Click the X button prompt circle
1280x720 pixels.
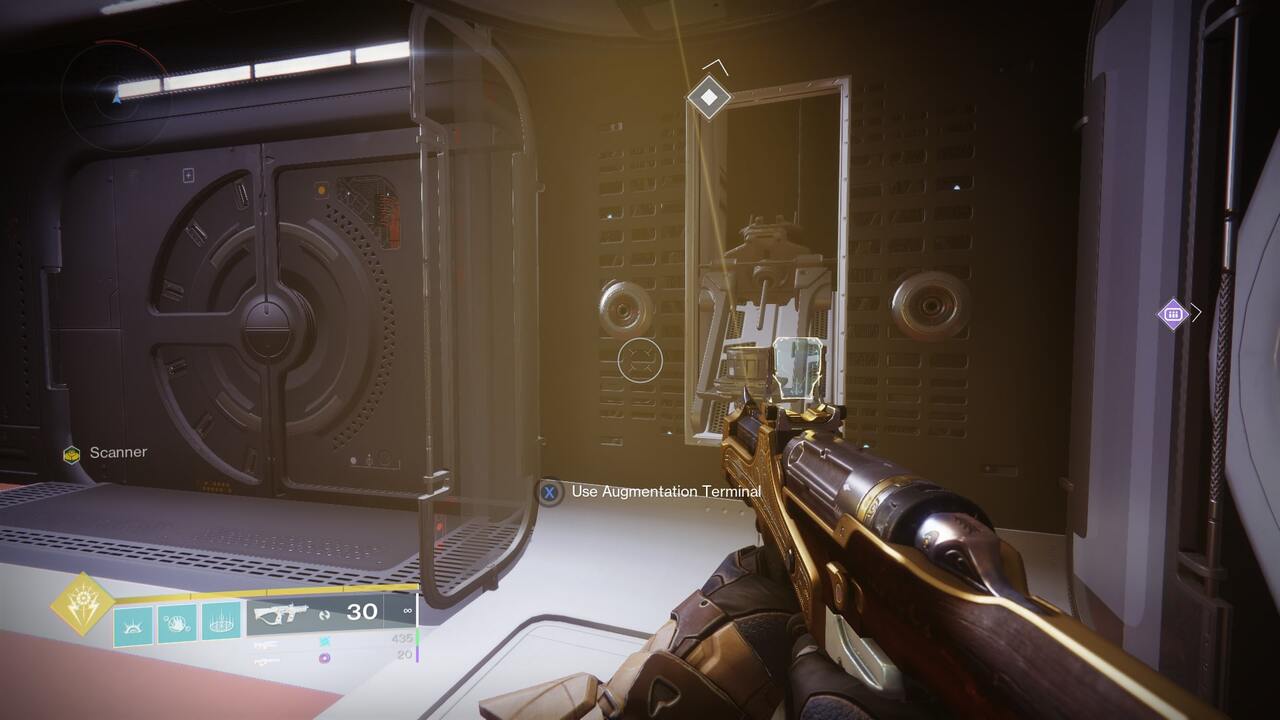550,491
